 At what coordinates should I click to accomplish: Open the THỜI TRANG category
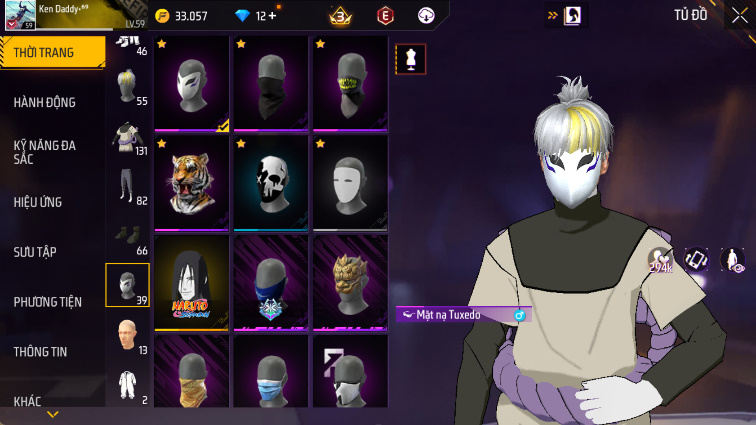[x=52, y=53]
